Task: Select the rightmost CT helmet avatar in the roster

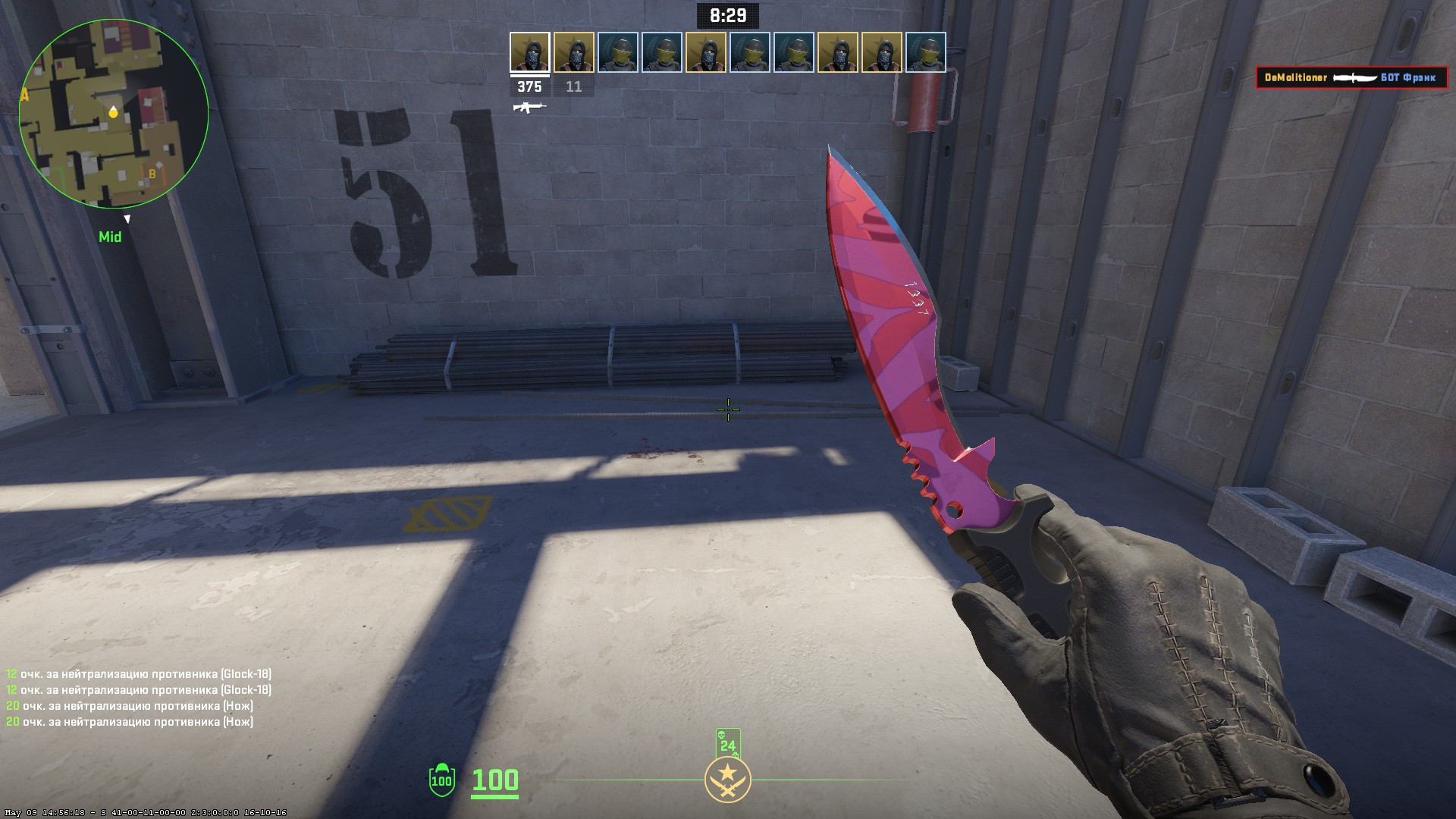Action: coord(927,53)
